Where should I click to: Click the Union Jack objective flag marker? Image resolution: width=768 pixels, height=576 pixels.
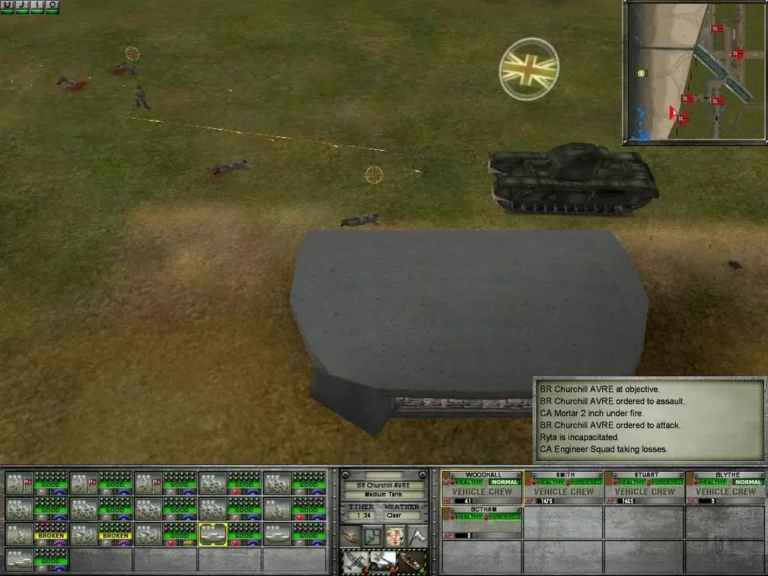click(x=529, y=68)
